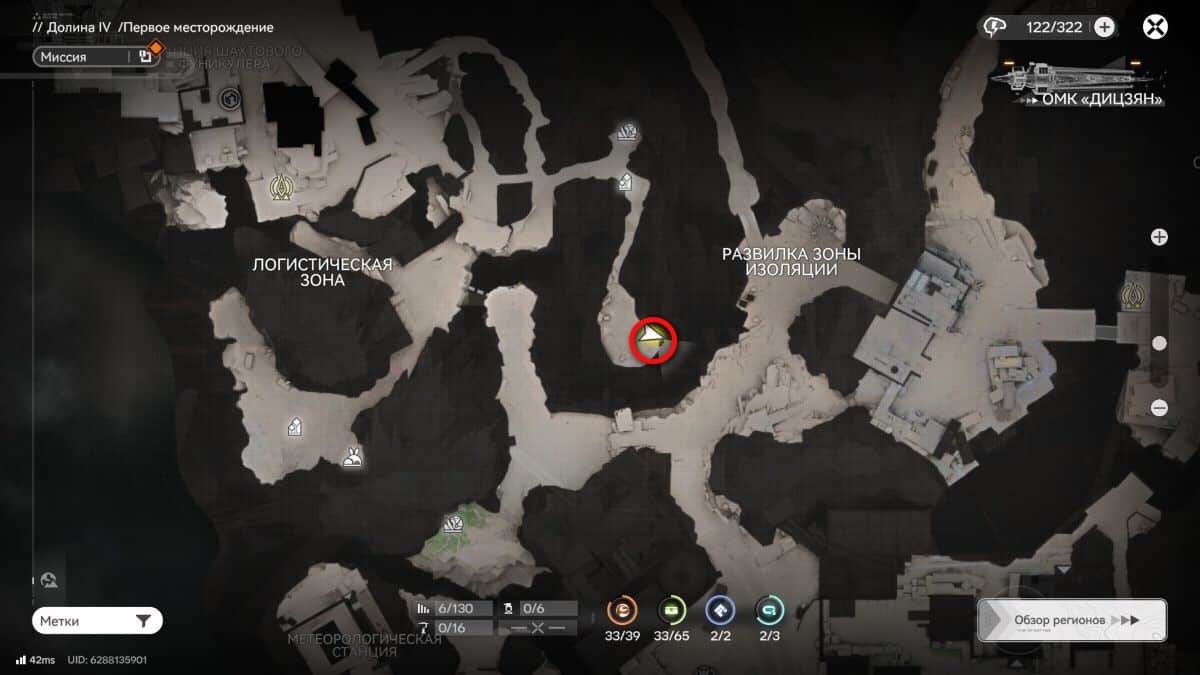Select the teal counter showing 2/3
Screen dimensions: 1200x675
point(769,609)
